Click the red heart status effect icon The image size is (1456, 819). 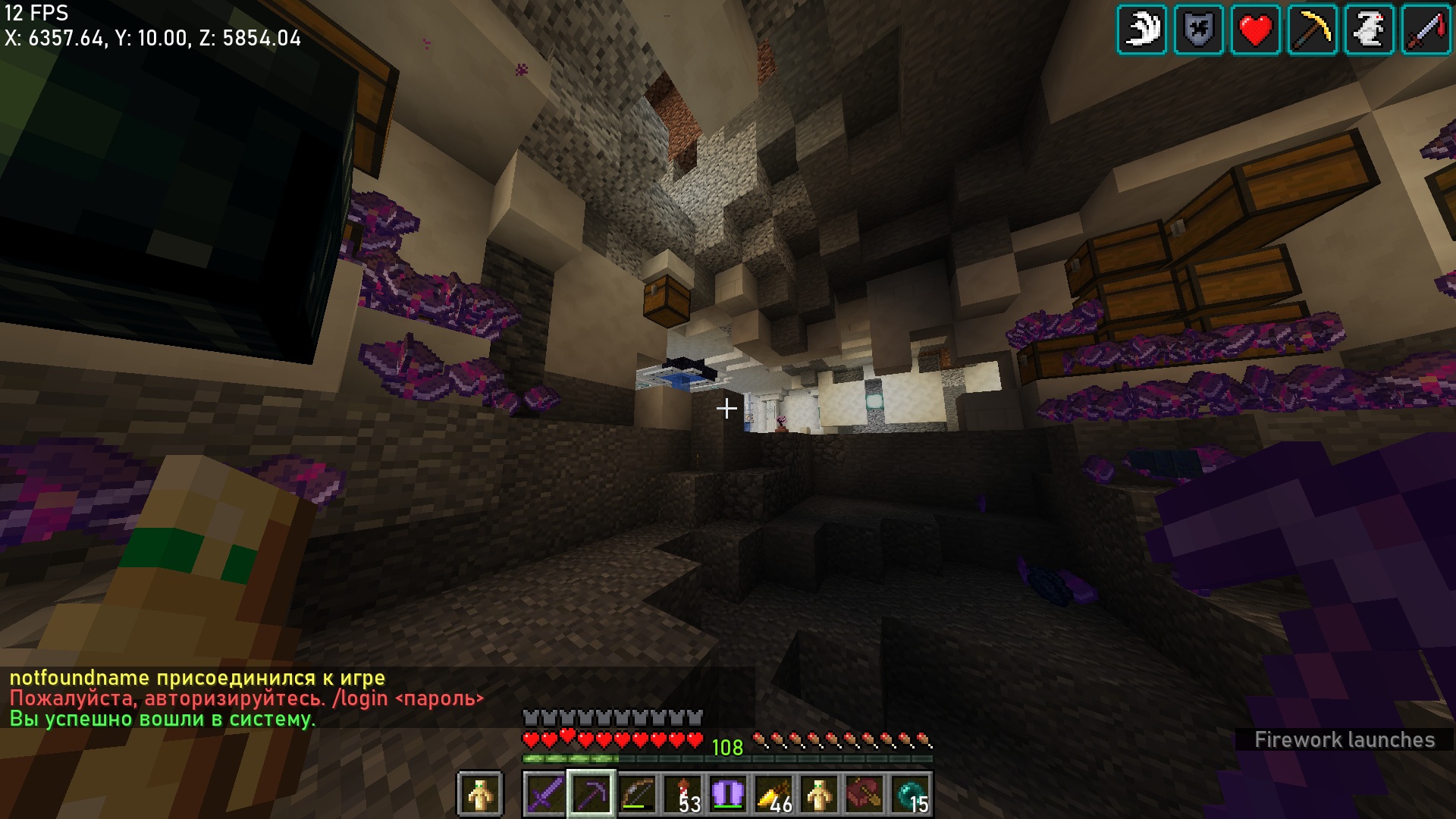(1256, 30)
